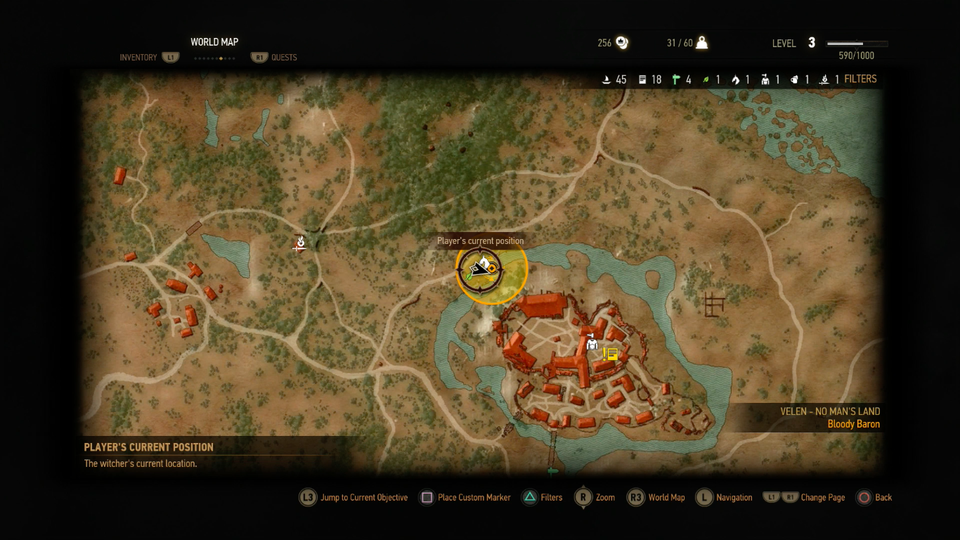Screen dimensions: 960x540
Task: Toggle the armorer figure filter icon
Action: point(765,79)
